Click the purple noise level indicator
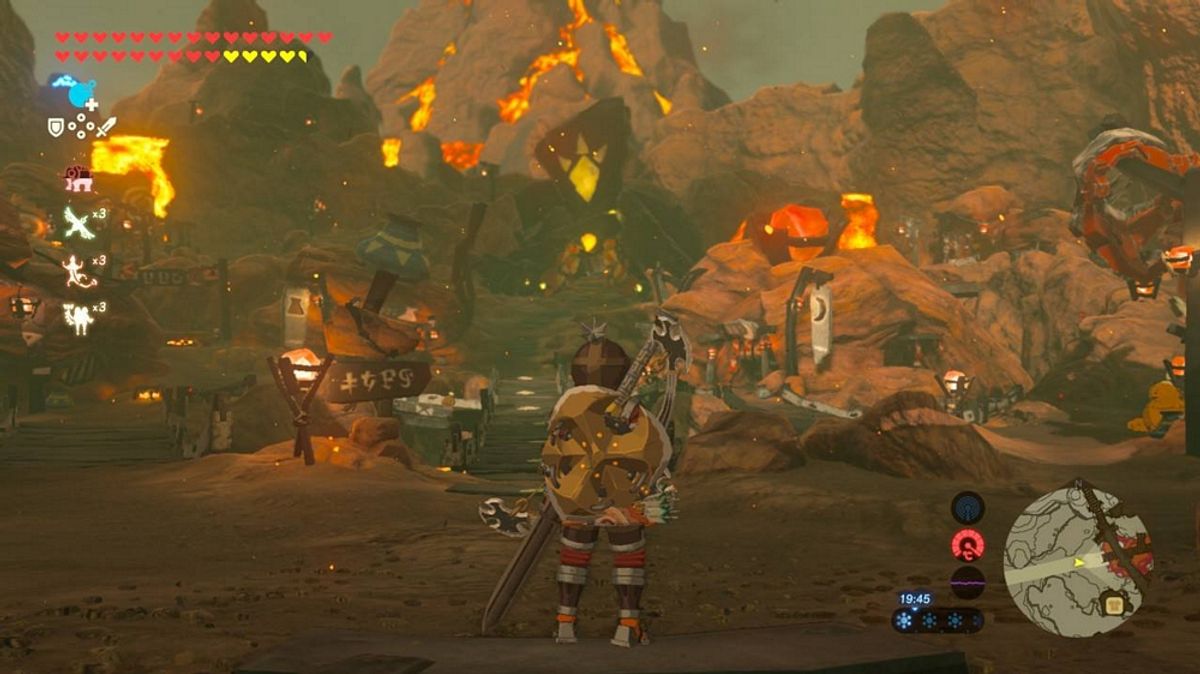Image resolution: width=1200 pixels, height=674 pixels. (967, 582)
